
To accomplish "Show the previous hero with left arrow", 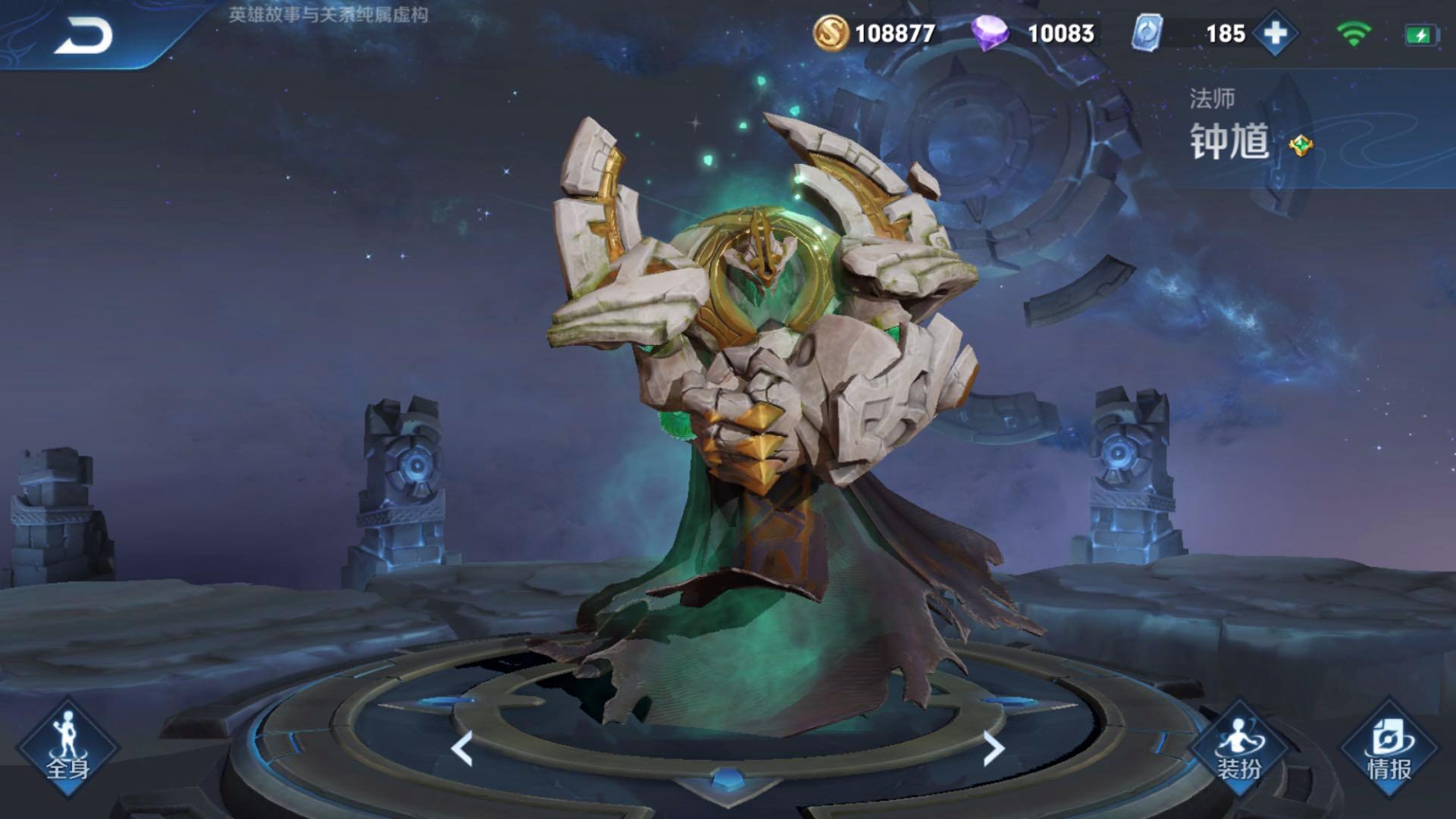I will [x=462, y=748].
